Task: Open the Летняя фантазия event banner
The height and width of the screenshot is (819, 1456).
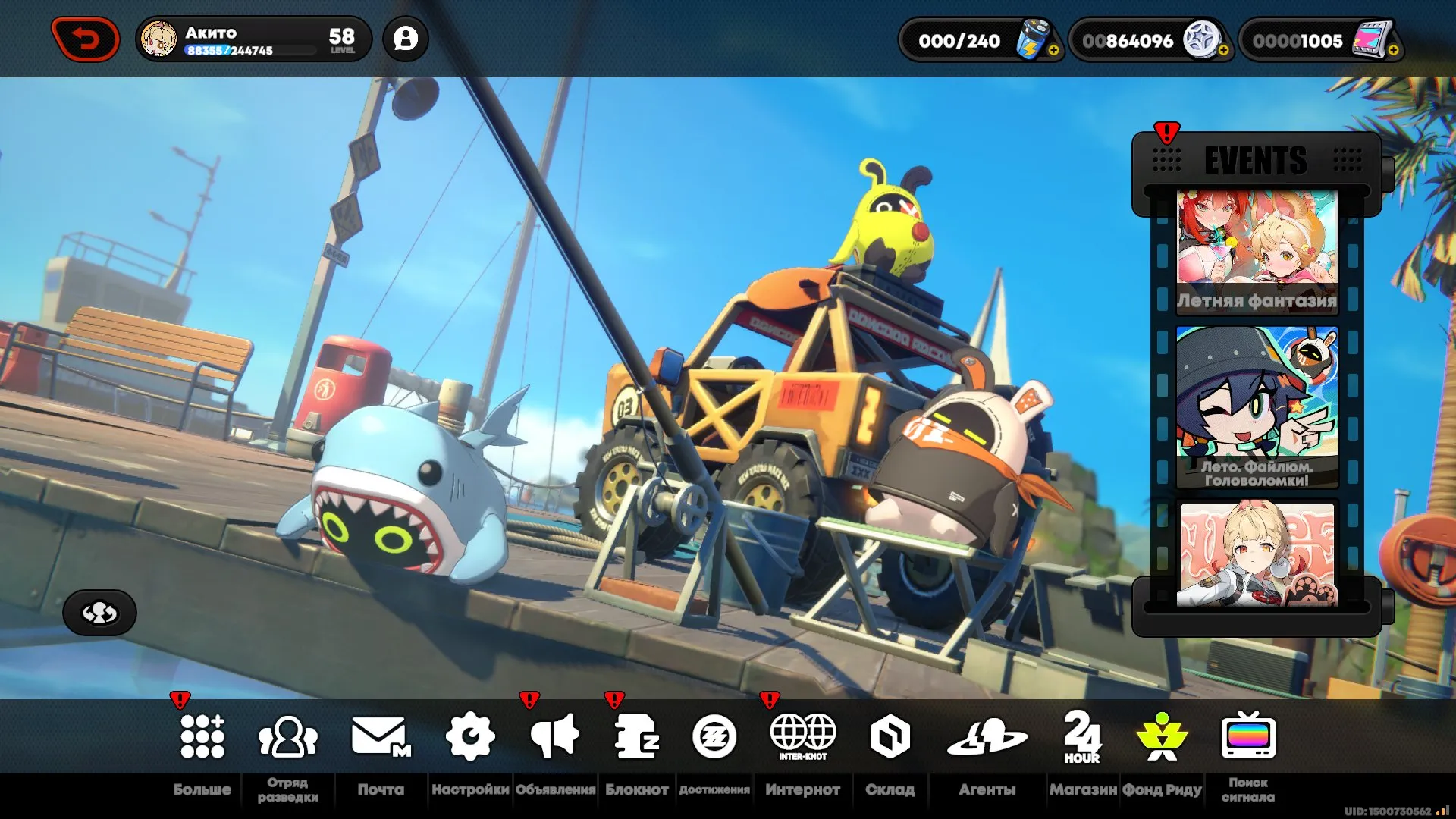Action: click(x=1257, y=250)
